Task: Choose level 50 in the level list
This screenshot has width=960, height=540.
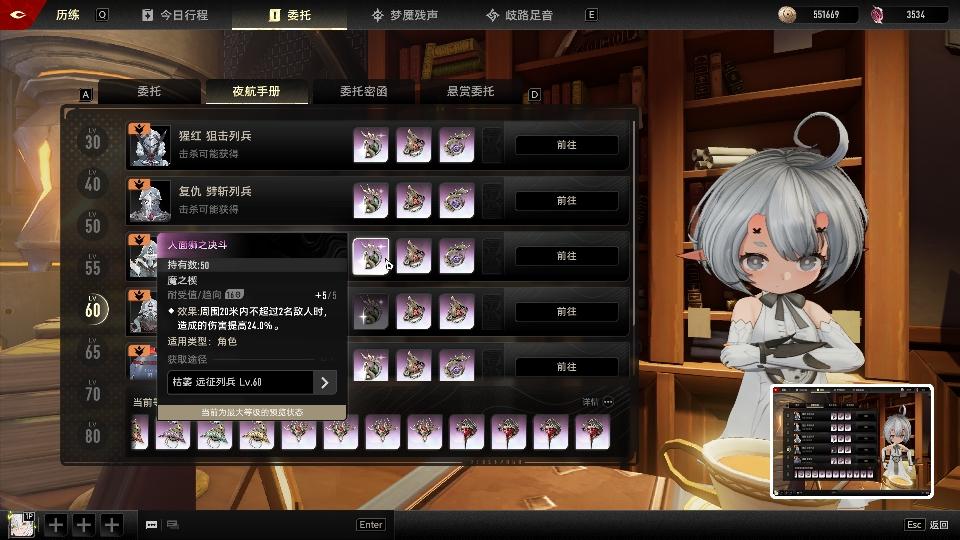Action: tap(93, 226)
